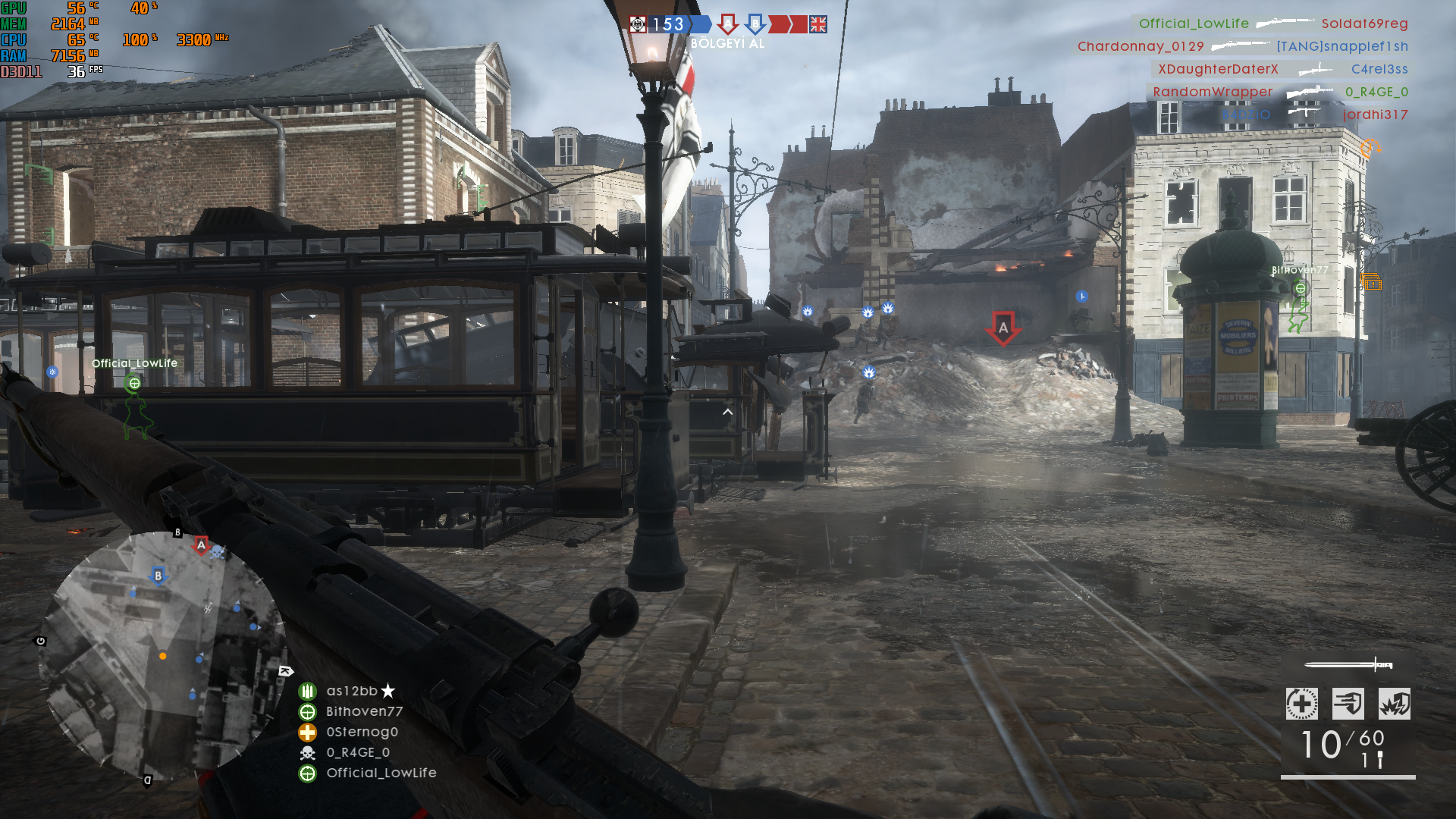Click objective B marker on the minimap
This screenshot has height=819, width=1456.
click(158, 576)
